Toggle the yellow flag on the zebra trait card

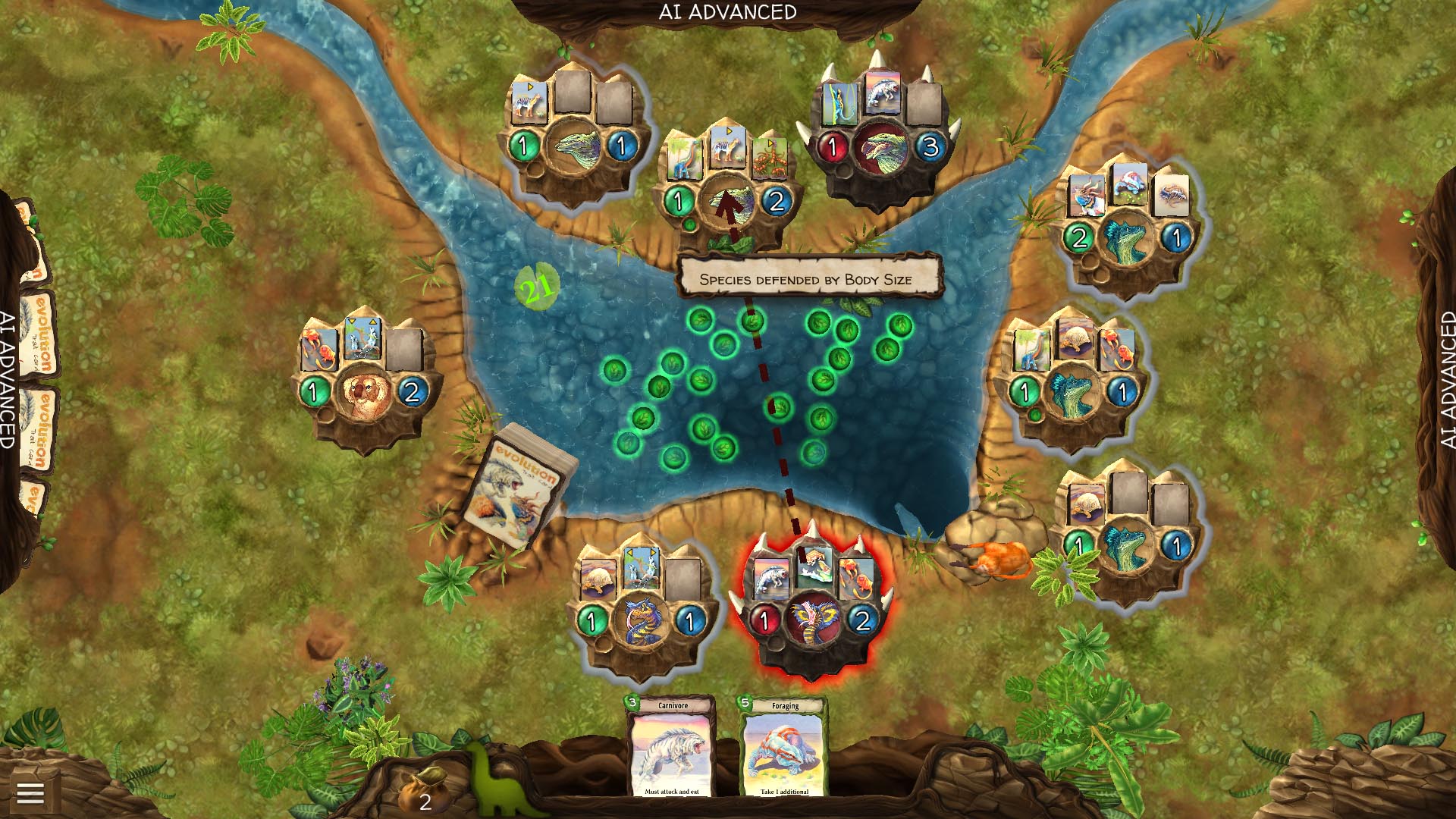pos(728,130)
